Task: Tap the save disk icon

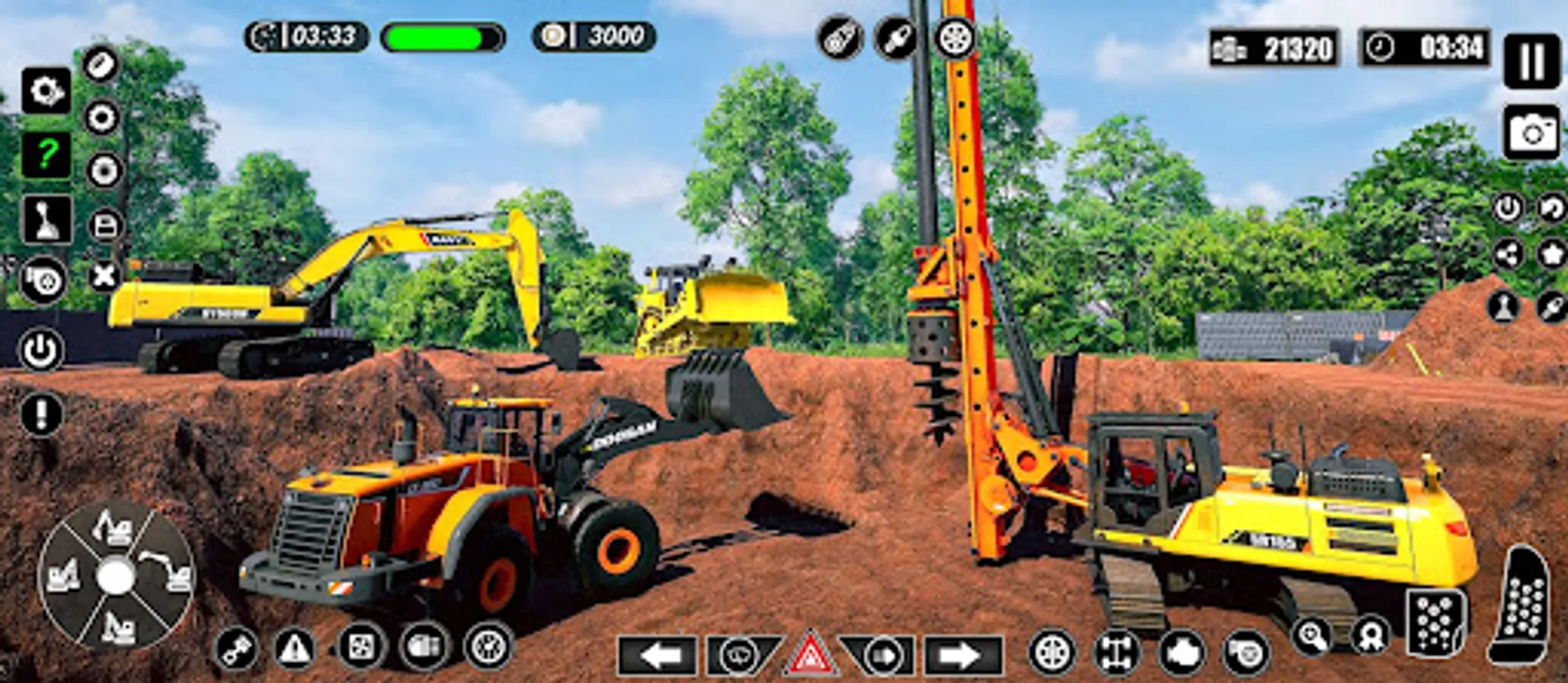Action: pyautogui.click(x=103, y=223)
